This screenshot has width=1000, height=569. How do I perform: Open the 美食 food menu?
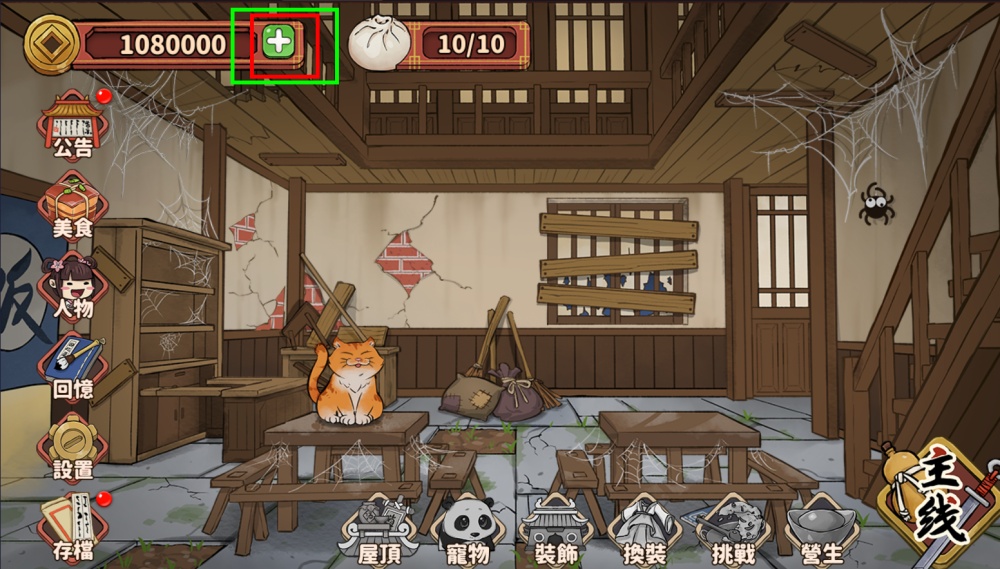click(73, 207)
